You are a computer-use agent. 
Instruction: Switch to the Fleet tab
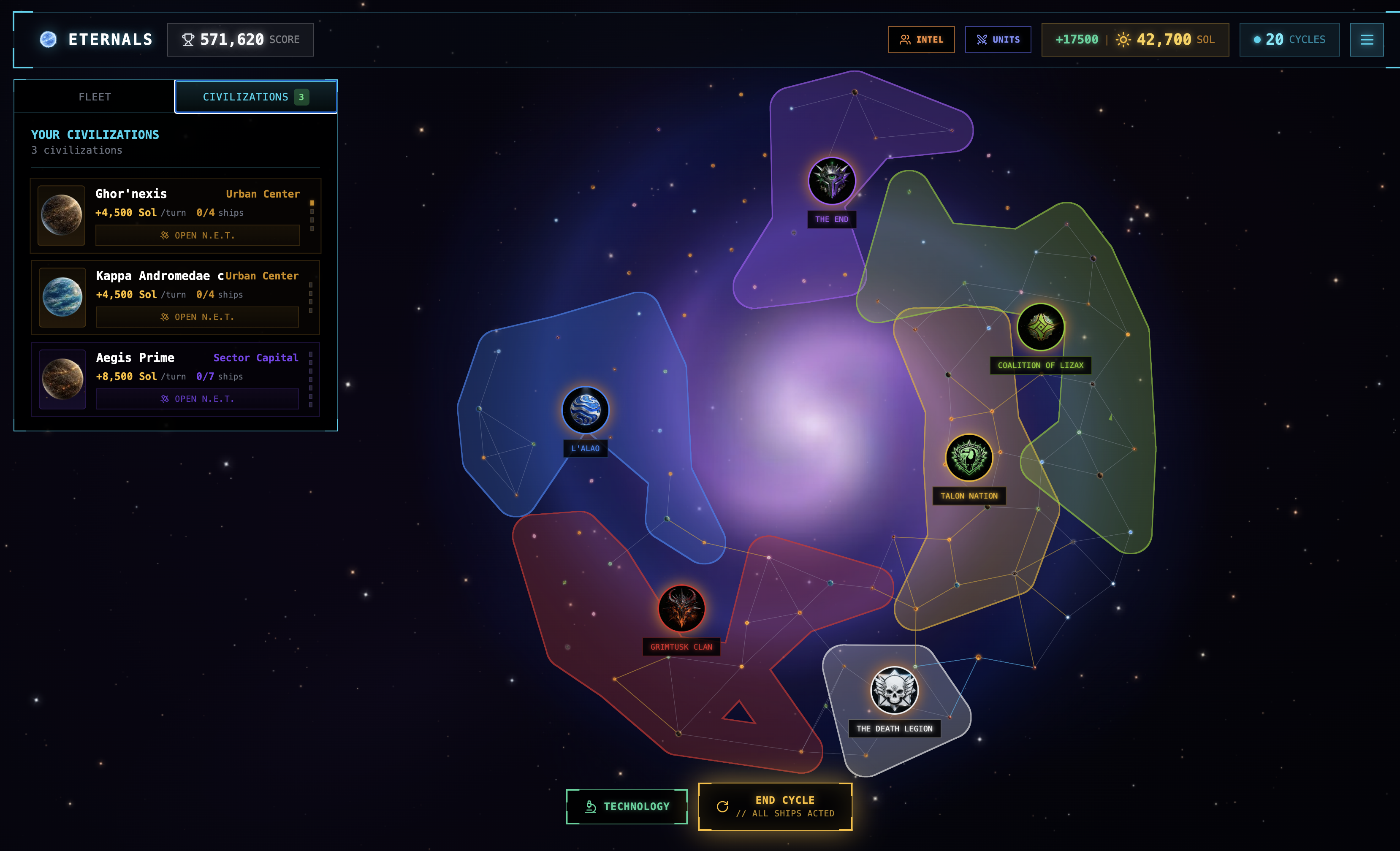95,97
